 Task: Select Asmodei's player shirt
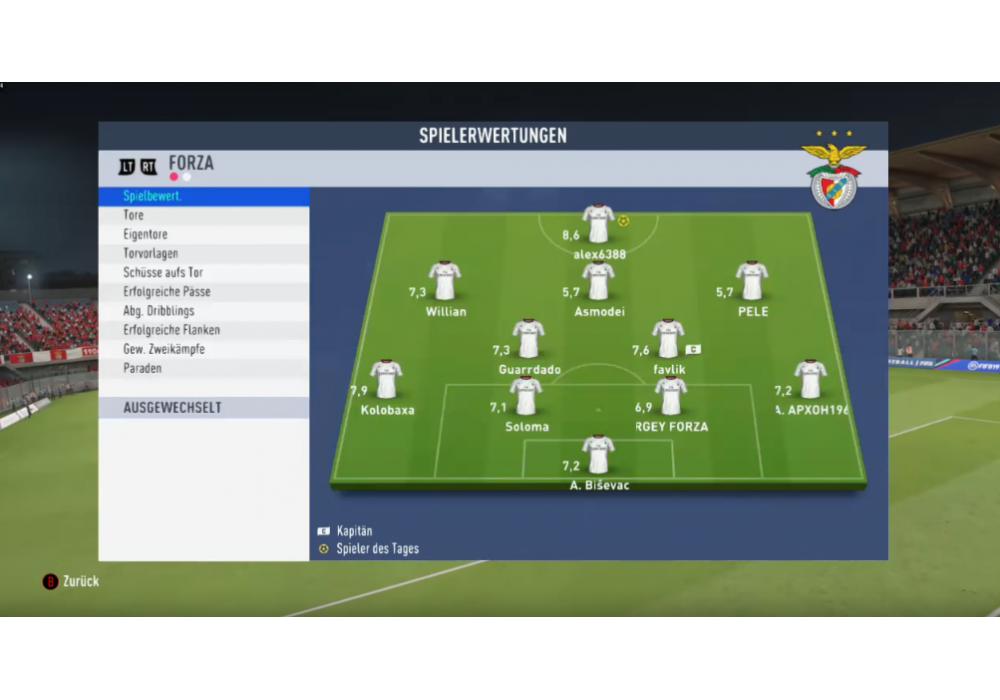click(x=598, y=281)
